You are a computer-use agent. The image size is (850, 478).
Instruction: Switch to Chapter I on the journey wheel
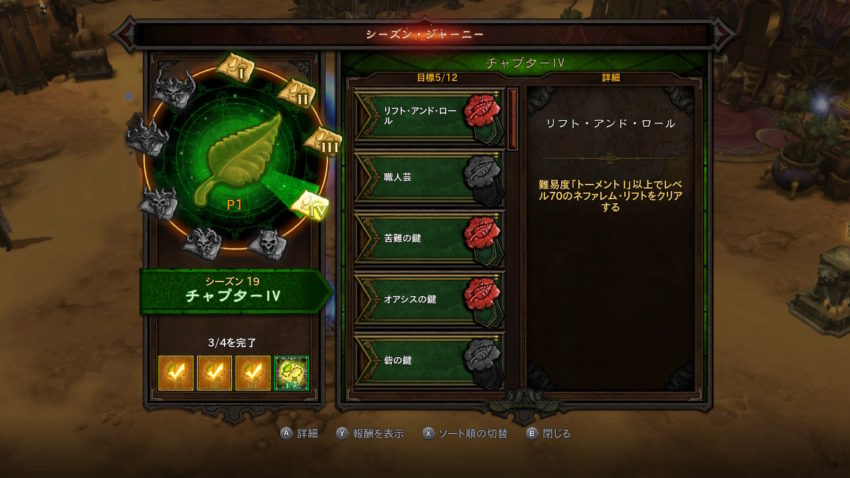238,69
